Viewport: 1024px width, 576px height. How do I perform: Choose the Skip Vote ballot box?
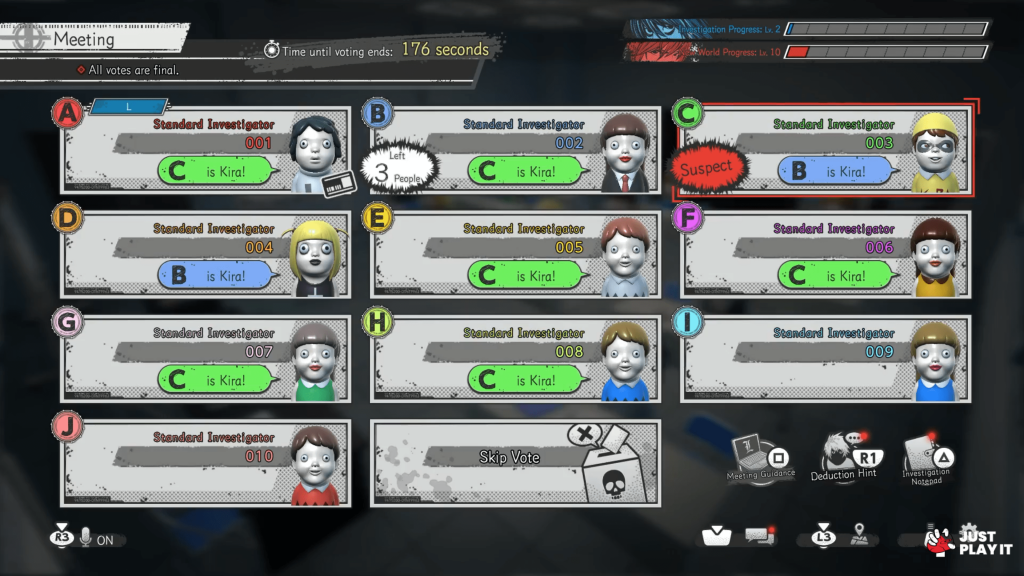(516, 463)
